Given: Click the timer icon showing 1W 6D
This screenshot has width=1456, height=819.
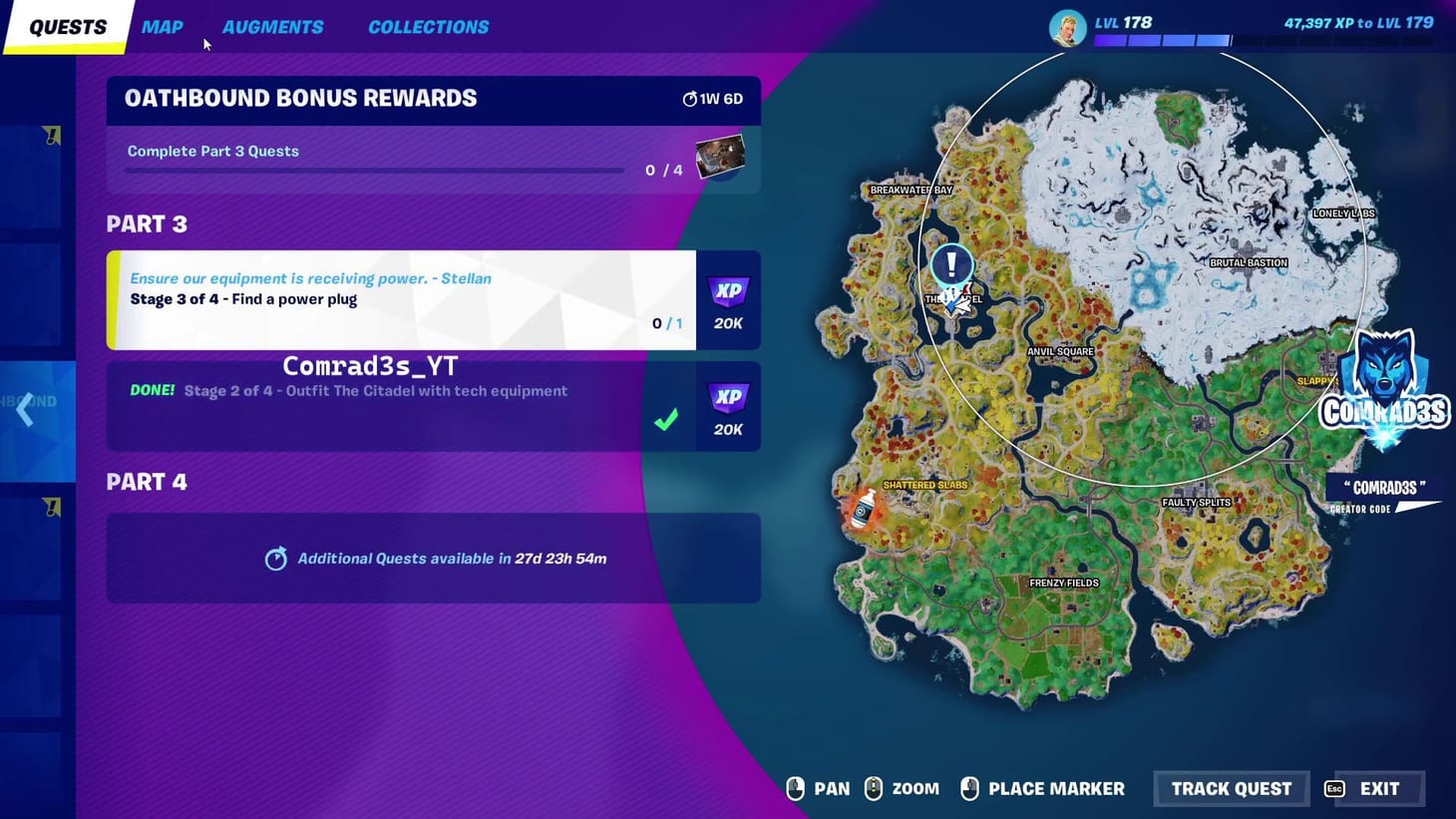Looking at the screenshot, I should (x=690, y=98).
